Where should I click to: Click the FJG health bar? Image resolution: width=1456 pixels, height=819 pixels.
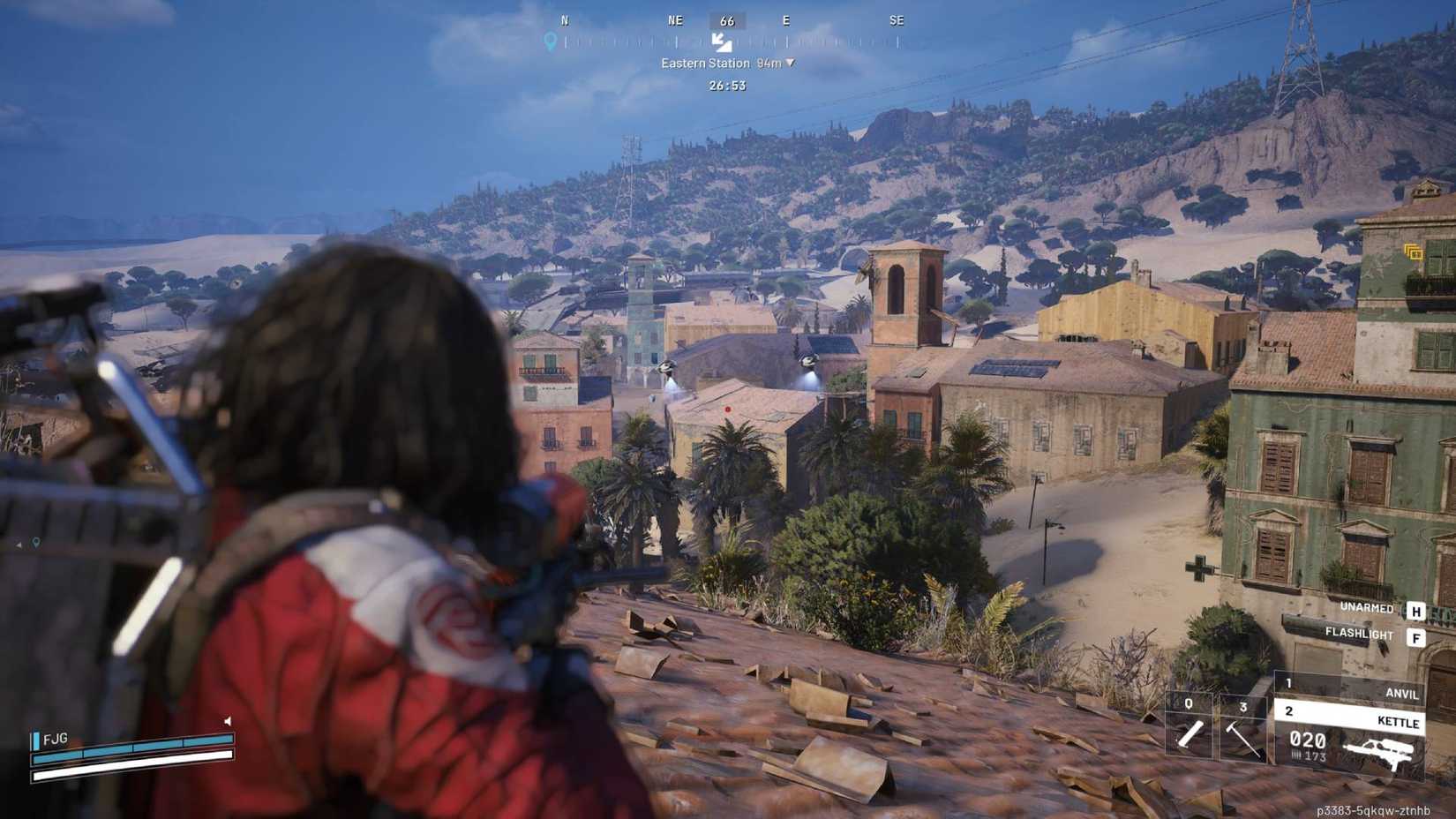[x=132, y=750]
